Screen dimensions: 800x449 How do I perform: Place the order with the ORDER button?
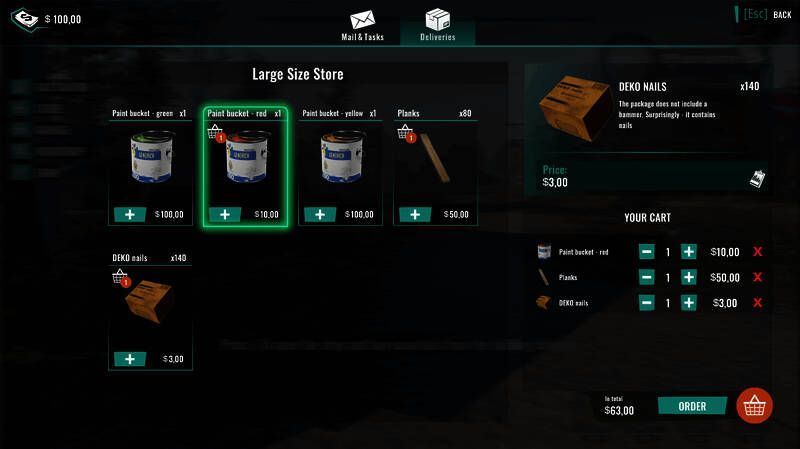(x=692, y=406)
